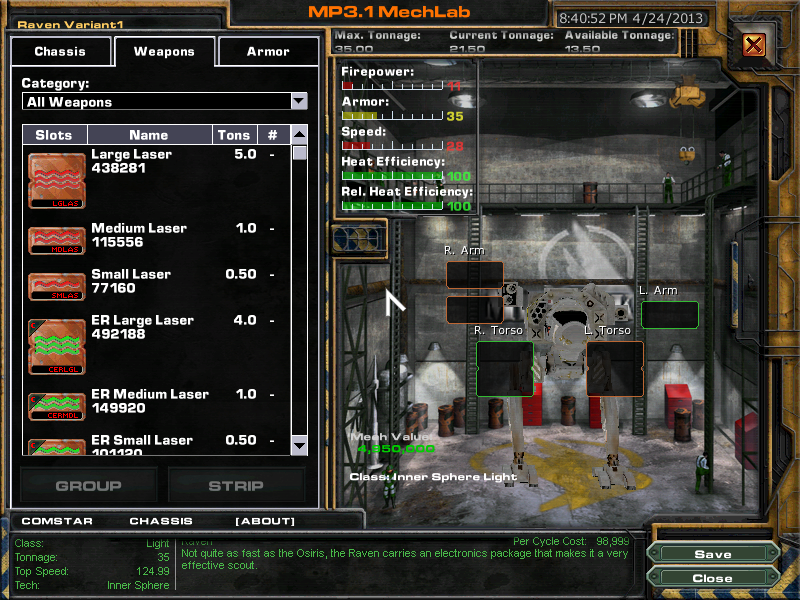Save the mech variant

712,554
